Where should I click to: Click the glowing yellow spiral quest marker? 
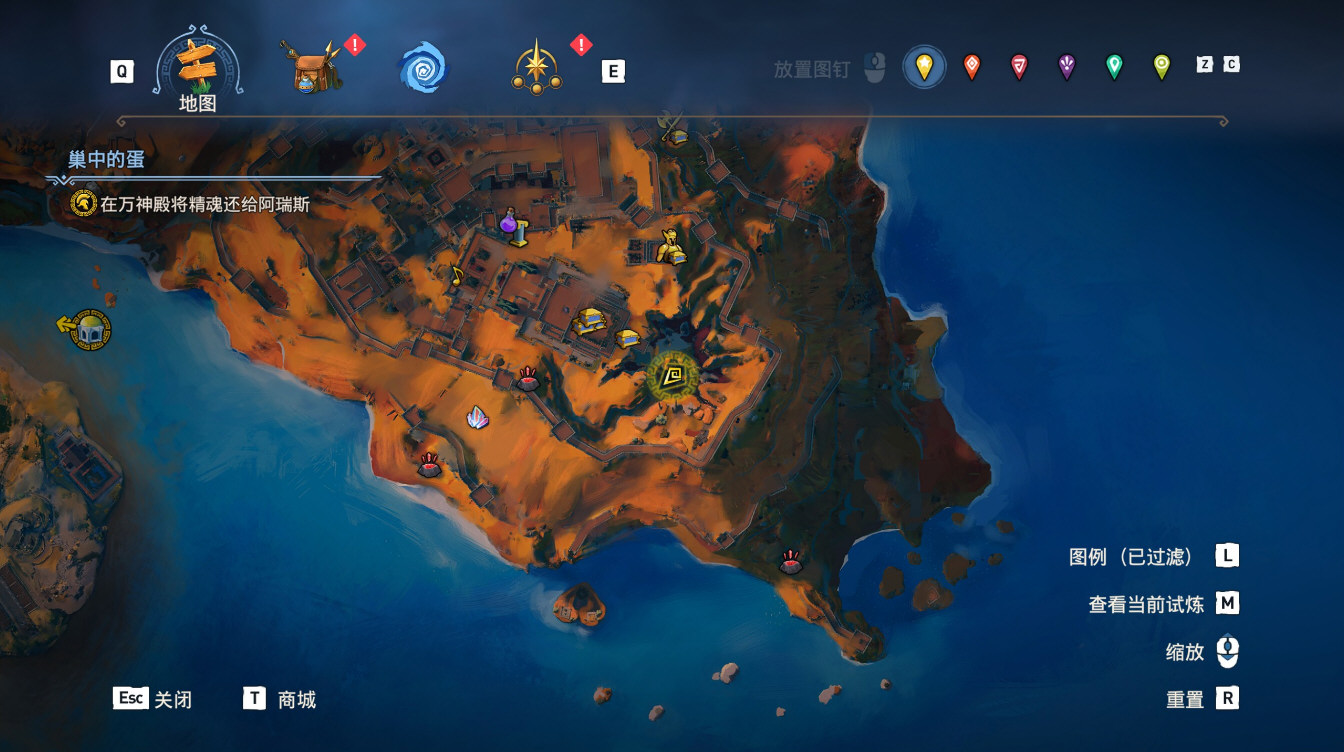click(x=673, y=376)
